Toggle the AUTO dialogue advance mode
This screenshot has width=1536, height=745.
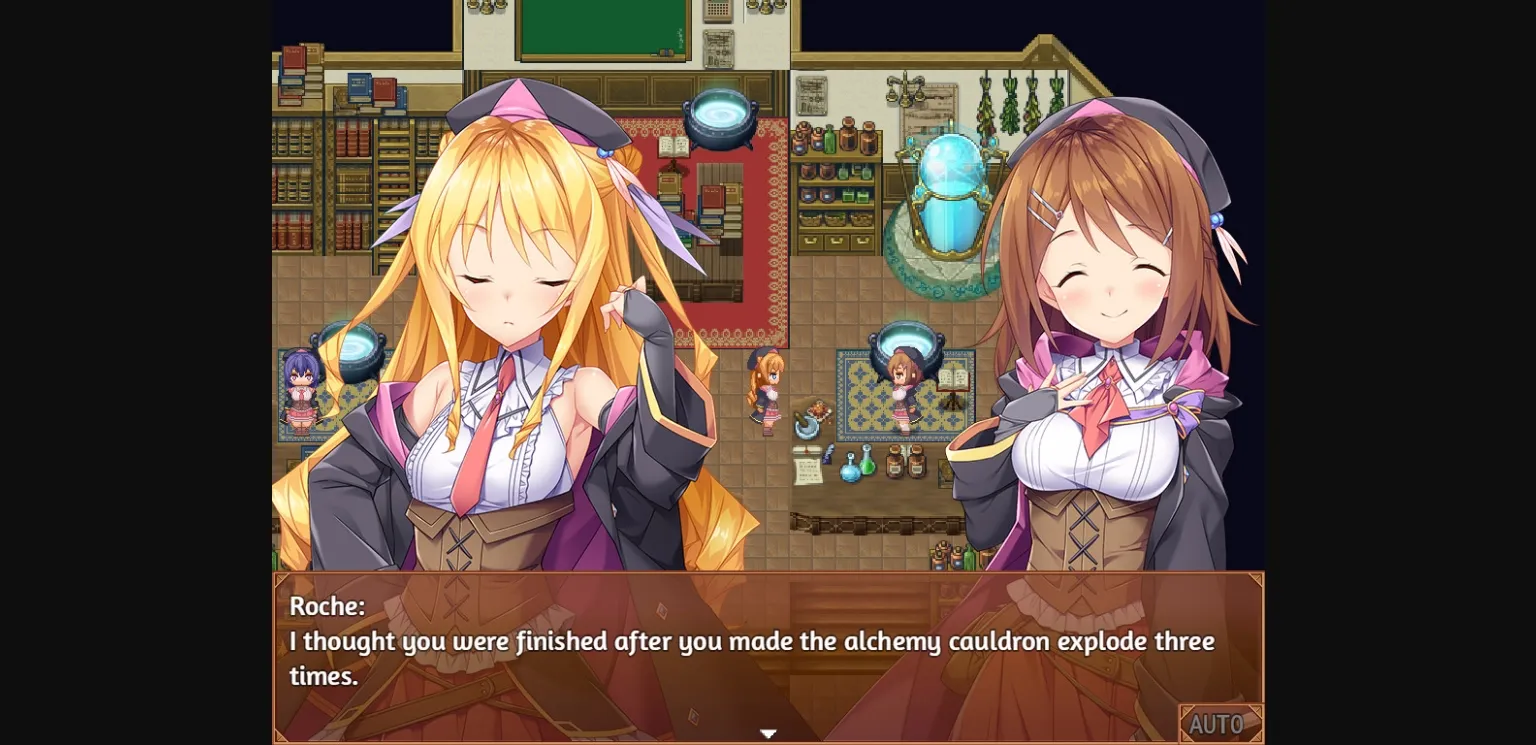[1220, 722]
